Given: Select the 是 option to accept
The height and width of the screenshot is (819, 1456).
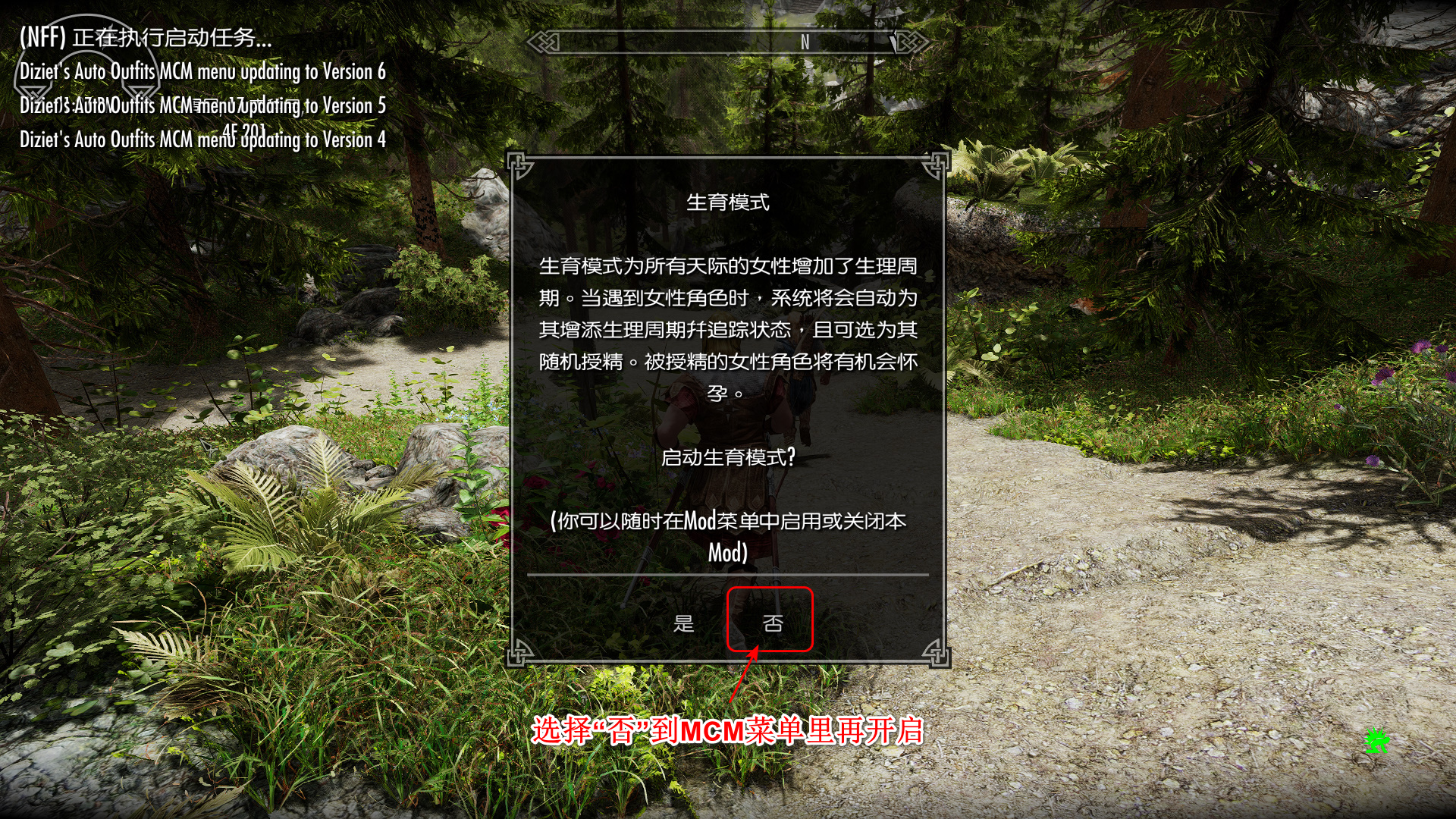Looking at the screenshot, I should click(683, 625).
